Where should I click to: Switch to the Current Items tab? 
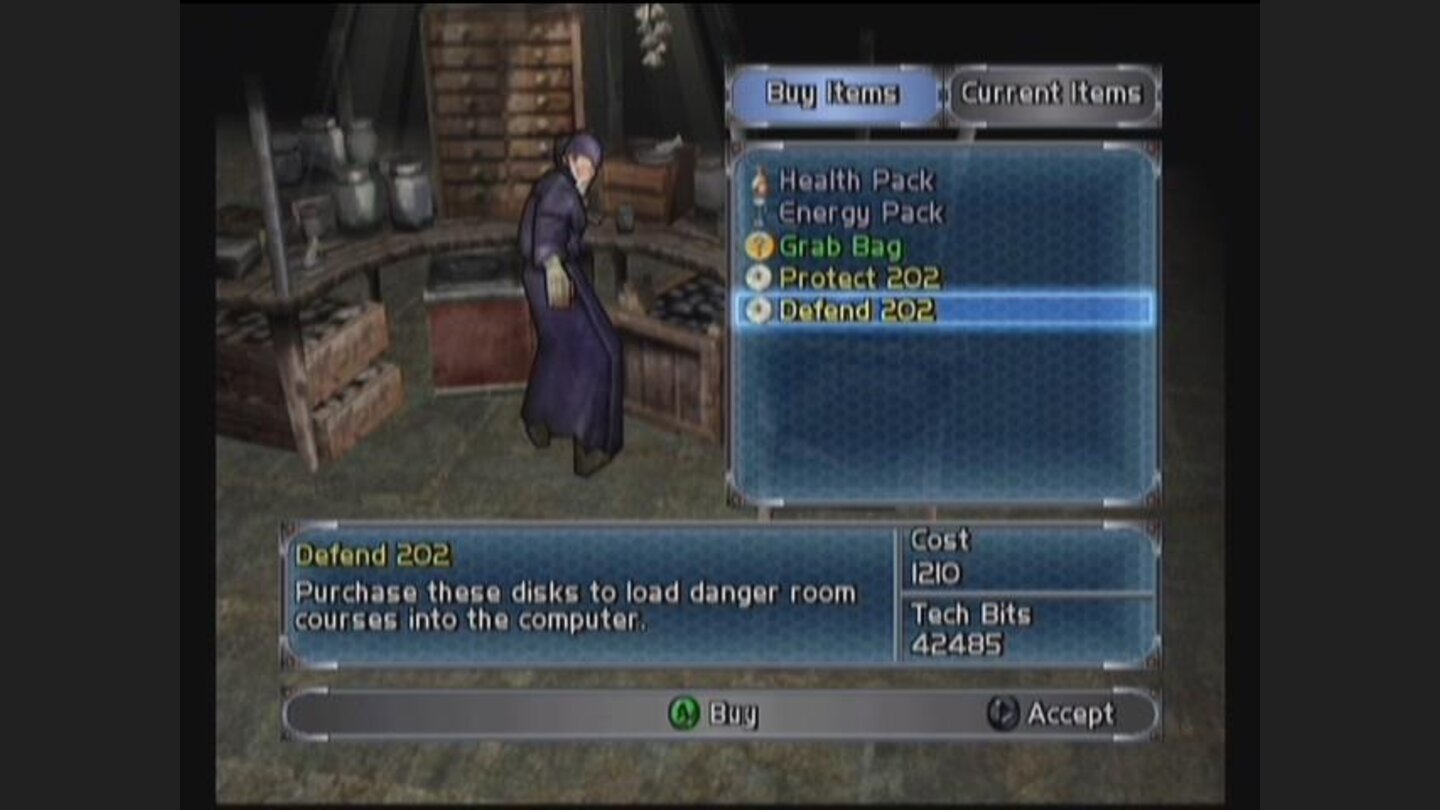tap(1052, 93)
